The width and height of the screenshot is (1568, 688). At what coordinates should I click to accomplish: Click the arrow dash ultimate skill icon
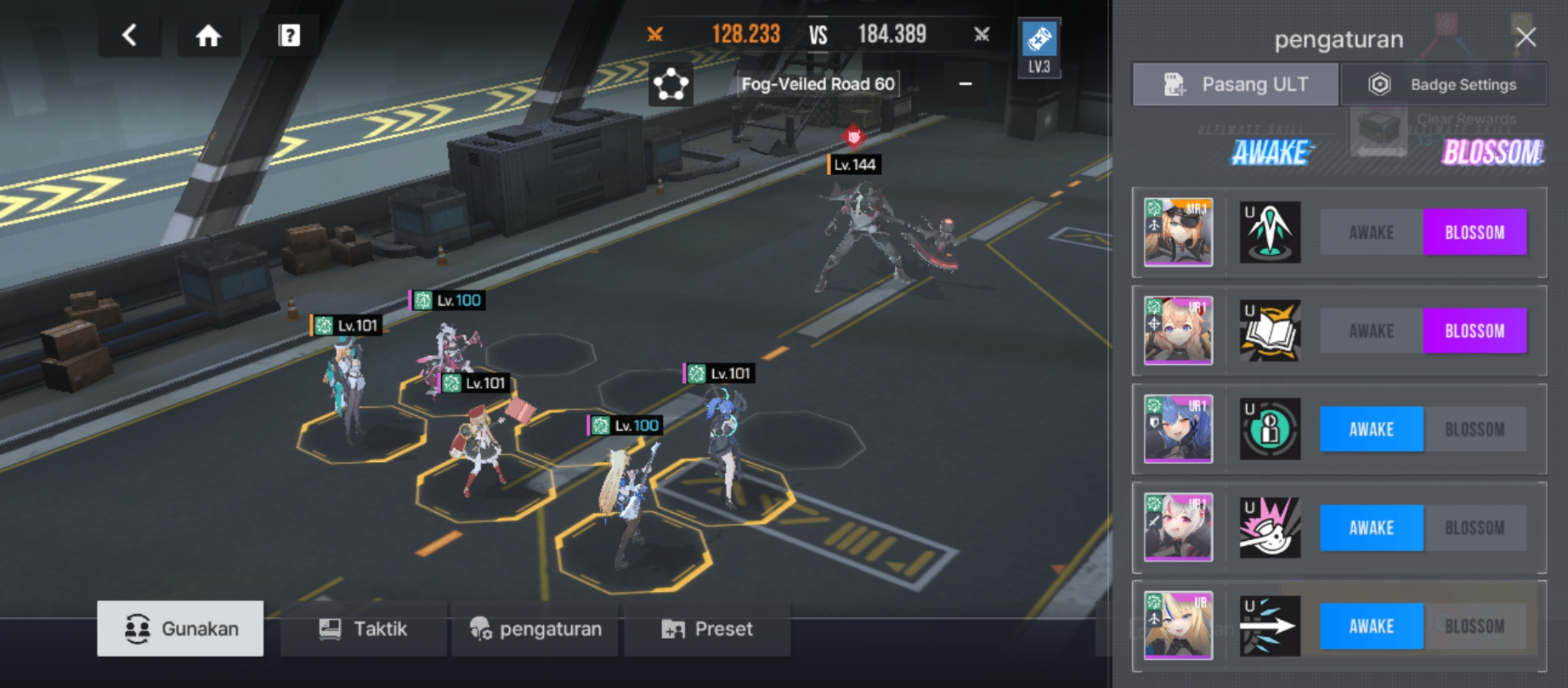click(1270, 626)
